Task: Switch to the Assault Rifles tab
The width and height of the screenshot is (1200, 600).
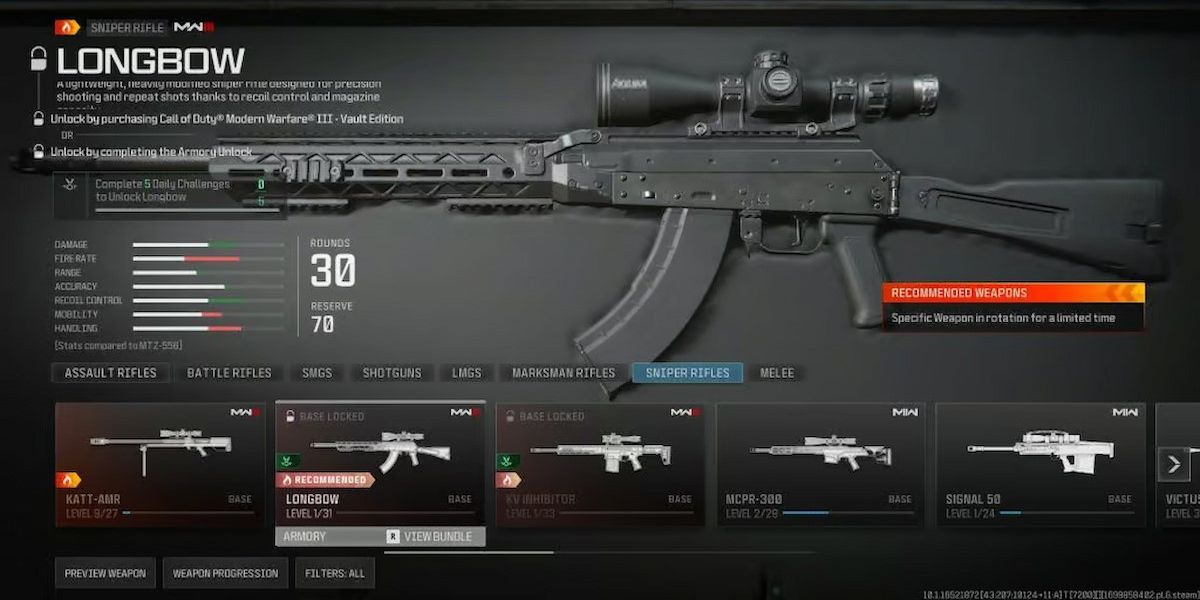Action: click(x=110, y=373)
